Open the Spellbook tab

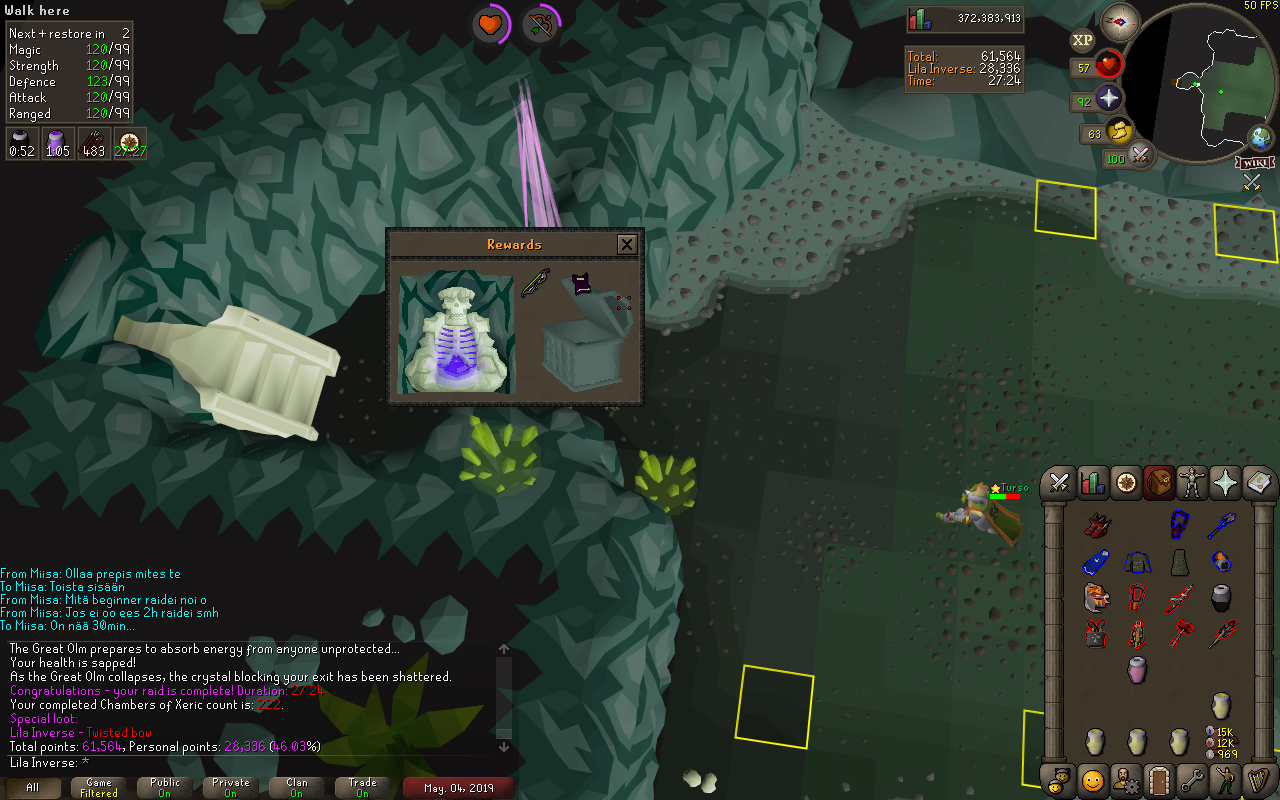pyautogui.click(x=1258, y=484)
